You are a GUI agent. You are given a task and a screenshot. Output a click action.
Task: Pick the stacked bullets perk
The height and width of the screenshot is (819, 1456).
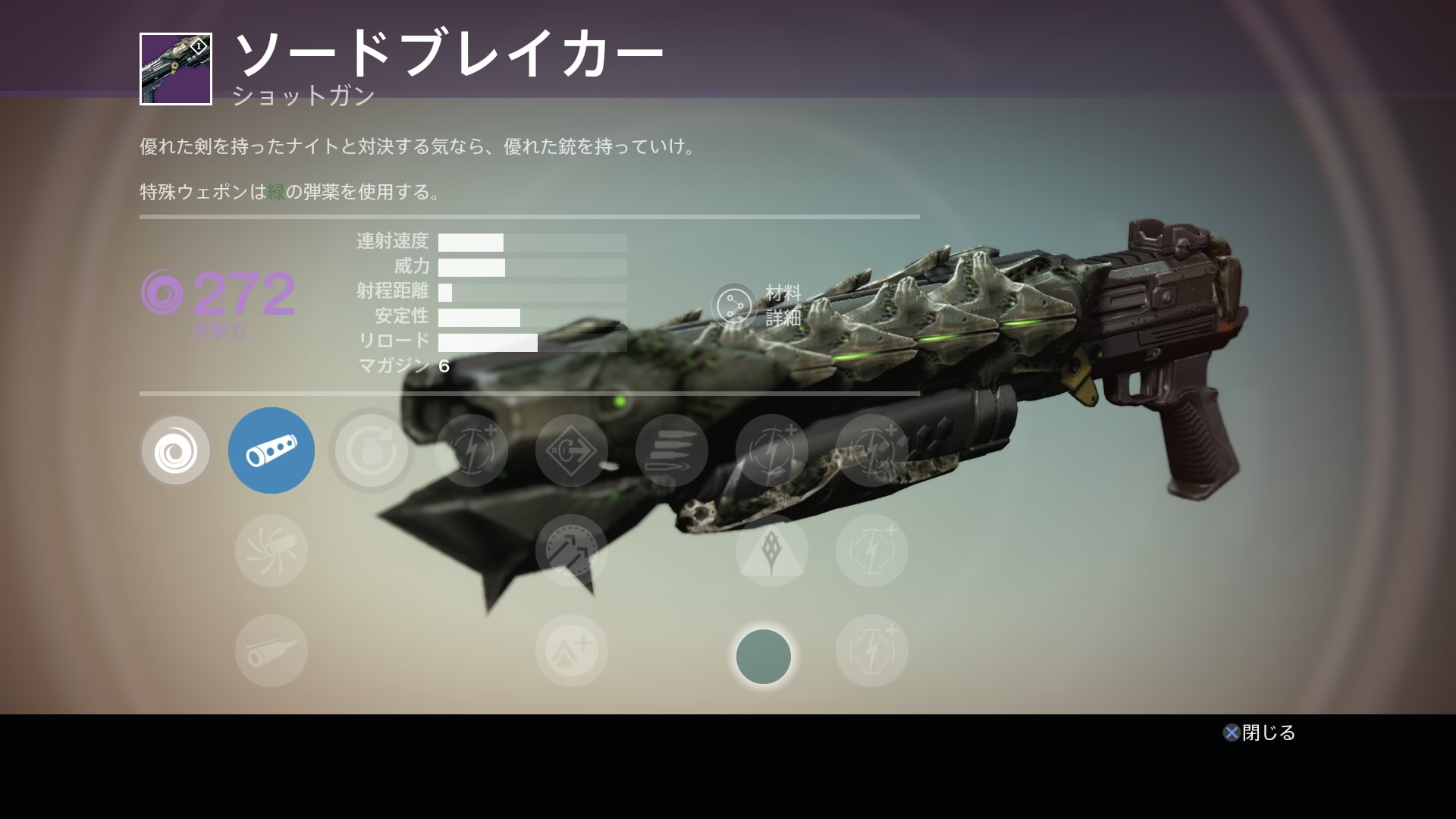click(x=671, y=451)
